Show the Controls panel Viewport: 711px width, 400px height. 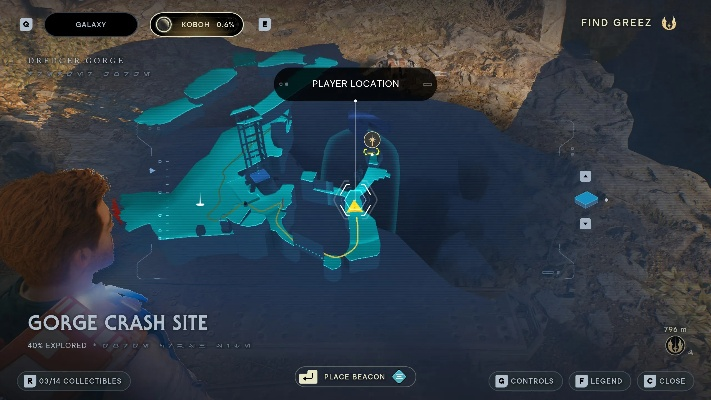tap(526, 381)
